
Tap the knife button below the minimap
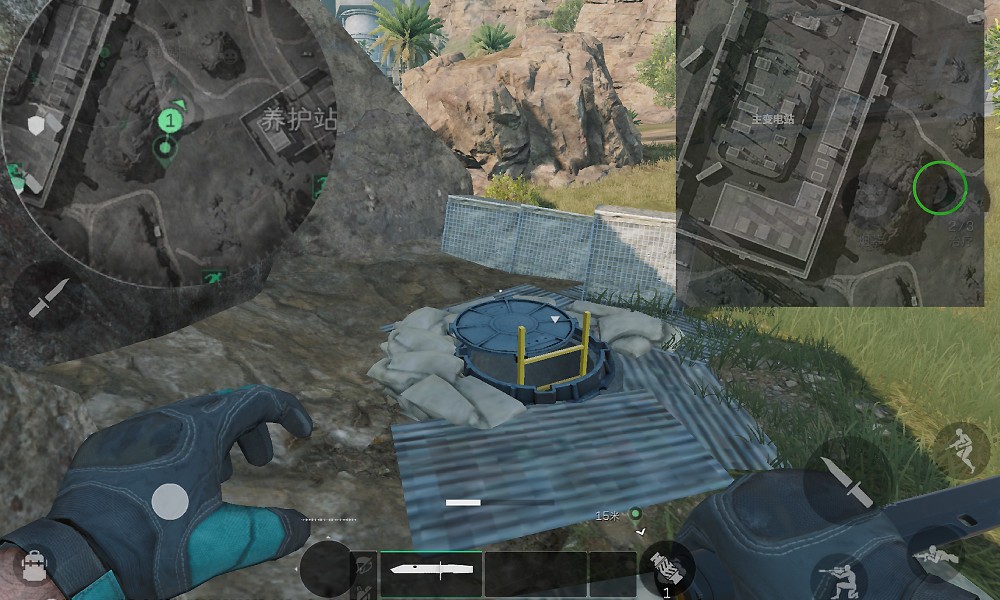tap(47, 299)
